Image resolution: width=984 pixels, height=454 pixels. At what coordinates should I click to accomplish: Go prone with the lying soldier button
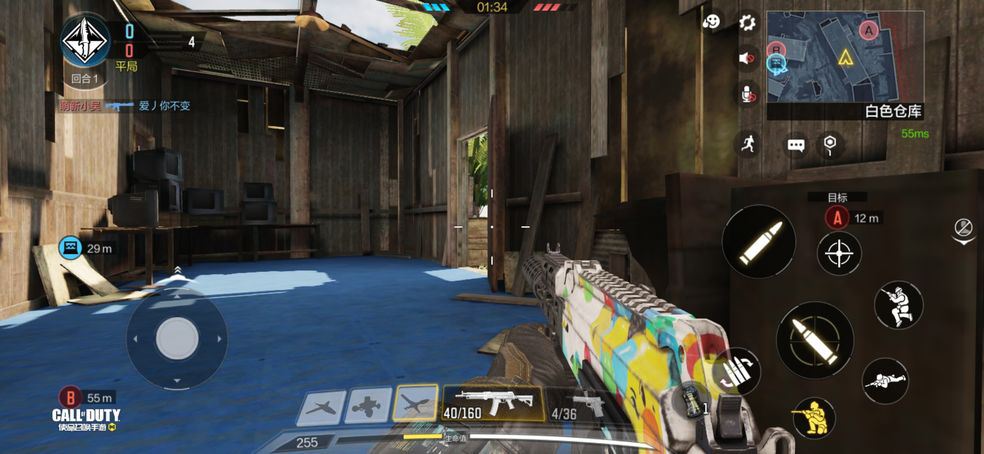[x=885, y=381]
